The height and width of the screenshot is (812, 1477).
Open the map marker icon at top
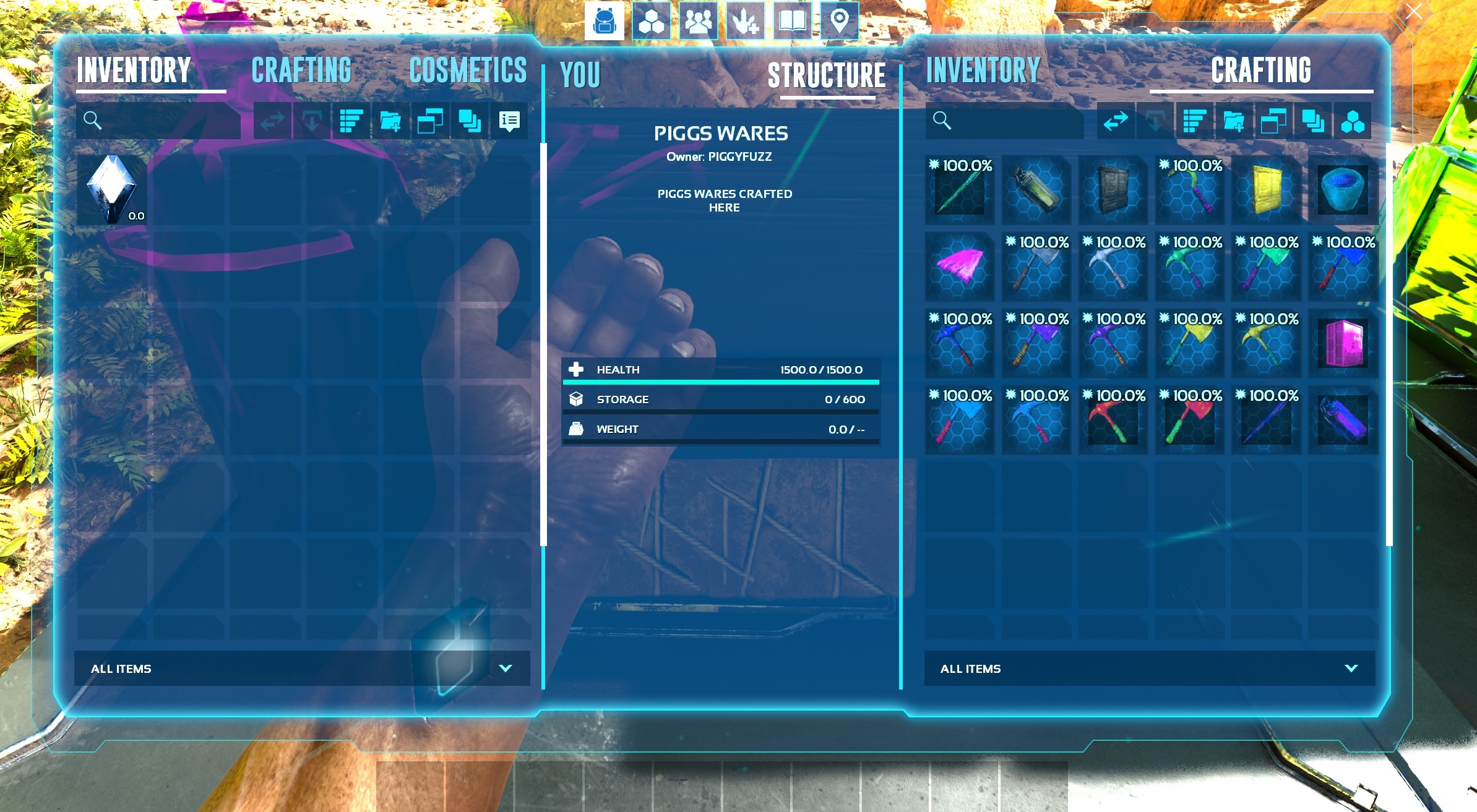[839, 22]
